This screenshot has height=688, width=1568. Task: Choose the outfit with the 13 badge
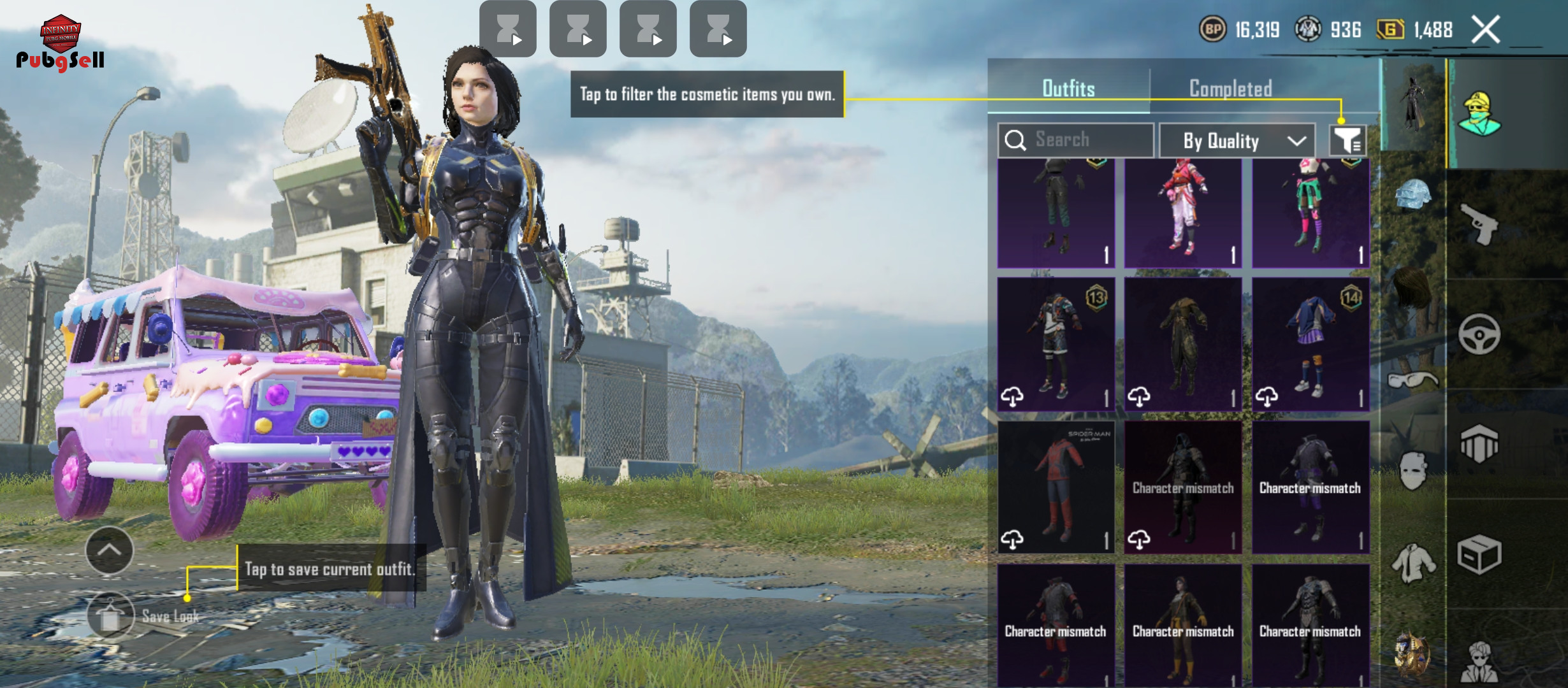[x=1056, y=344]
